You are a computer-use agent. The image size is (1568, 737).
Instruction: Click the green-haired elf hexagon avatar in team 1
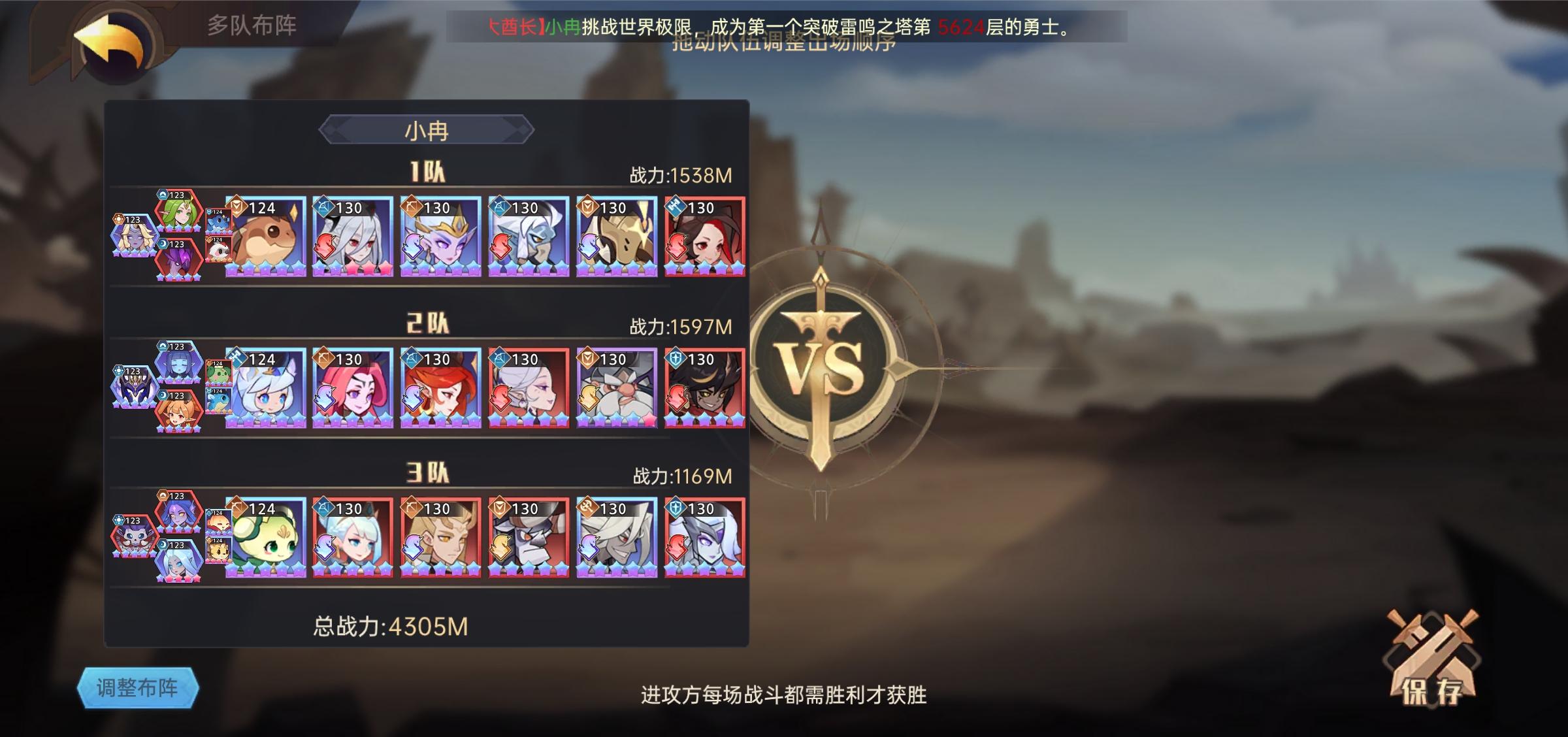(178, 214)
